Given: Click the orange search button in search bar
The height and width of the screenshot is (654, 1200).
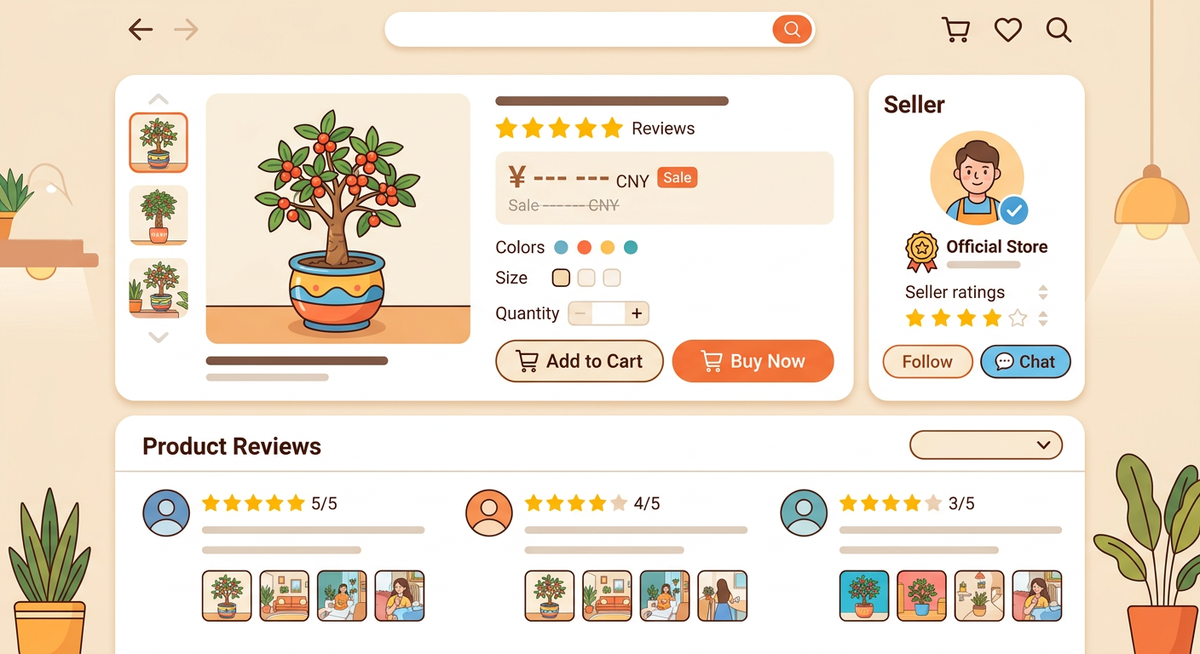Looking at the screenshot, I should tap(791, 30).
